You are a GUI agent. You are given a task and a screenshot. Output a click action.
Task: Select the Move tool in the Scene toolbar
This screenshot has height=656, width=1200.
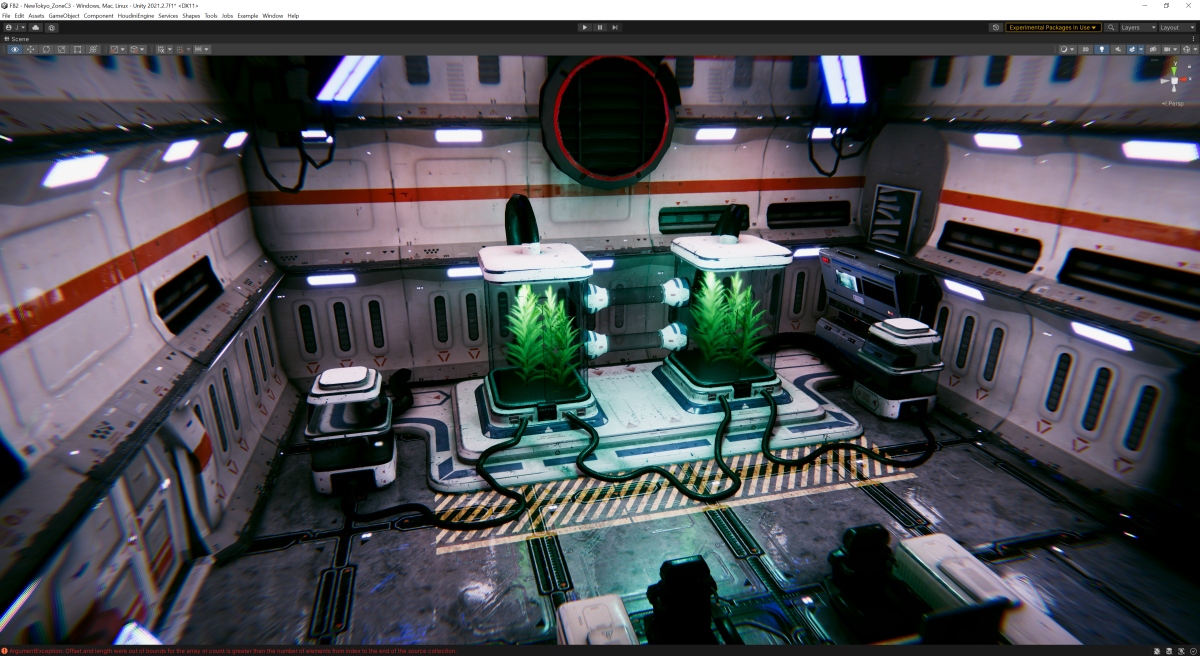[31, 49]
